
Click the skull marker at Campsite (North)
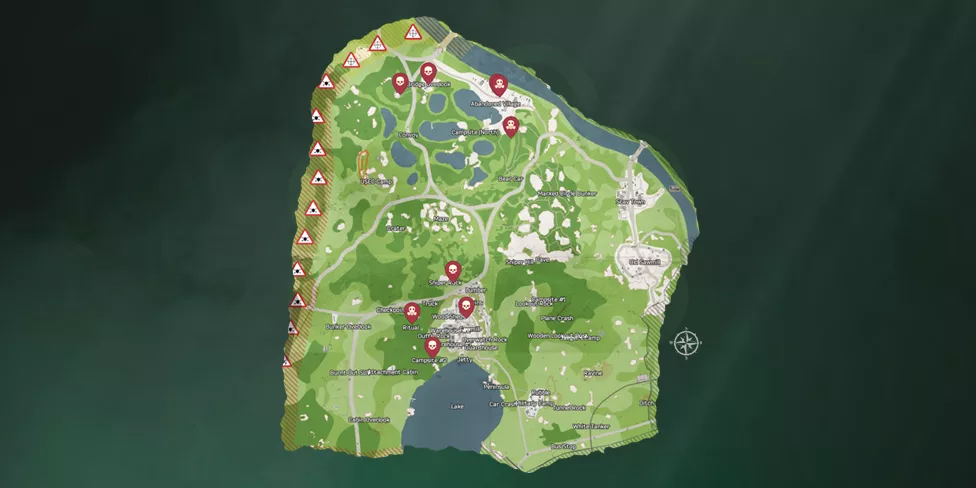tap(510, 125)
